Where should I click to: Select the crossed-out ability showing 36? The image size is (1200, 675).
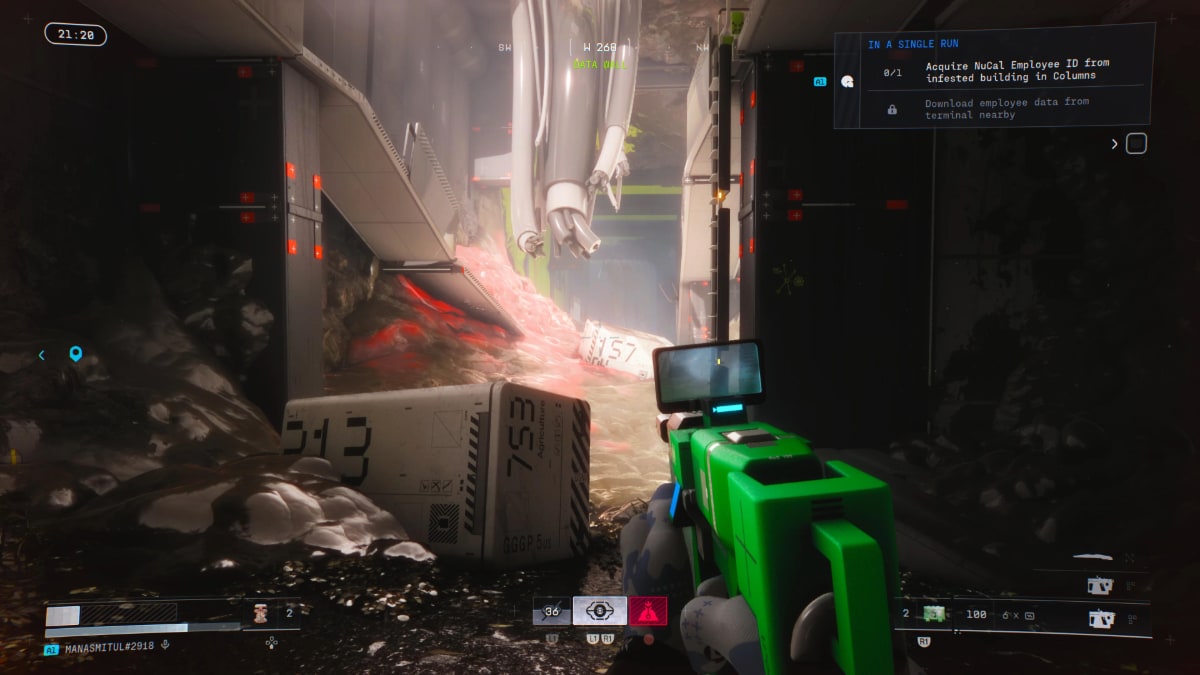pos(551,611)
